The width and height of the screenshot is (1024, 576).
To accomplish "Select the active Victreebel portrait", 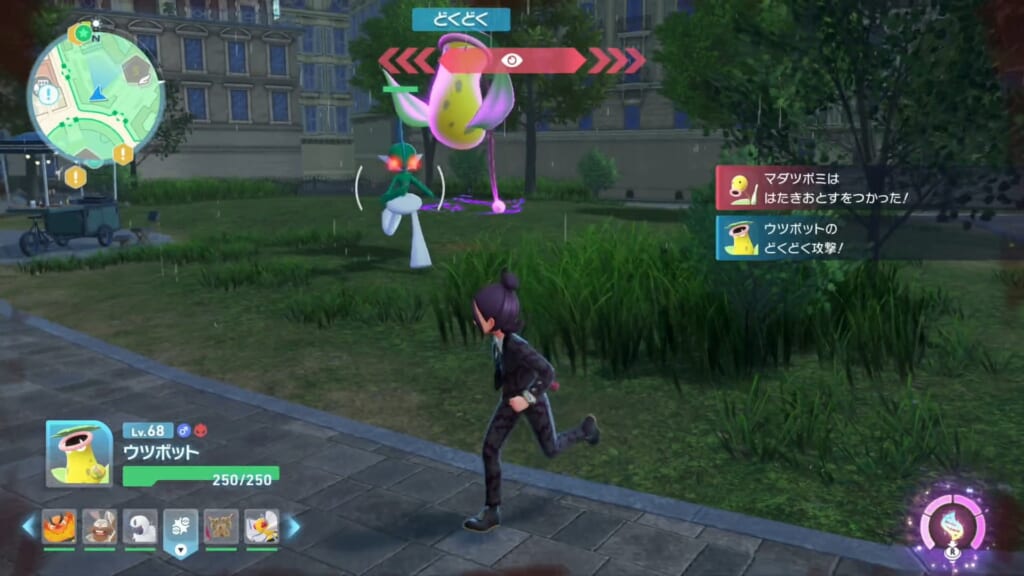I will [79, 453].
